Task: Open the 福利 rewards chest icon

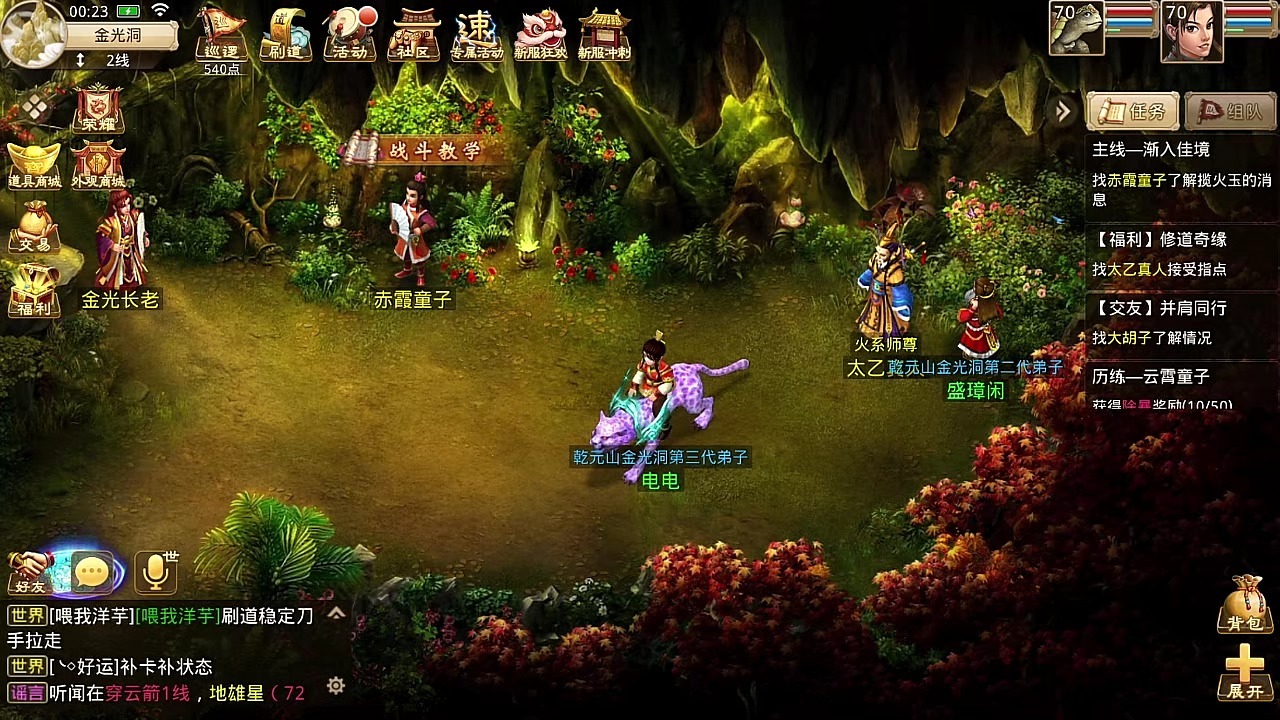Action: click(x=35, y=290)
